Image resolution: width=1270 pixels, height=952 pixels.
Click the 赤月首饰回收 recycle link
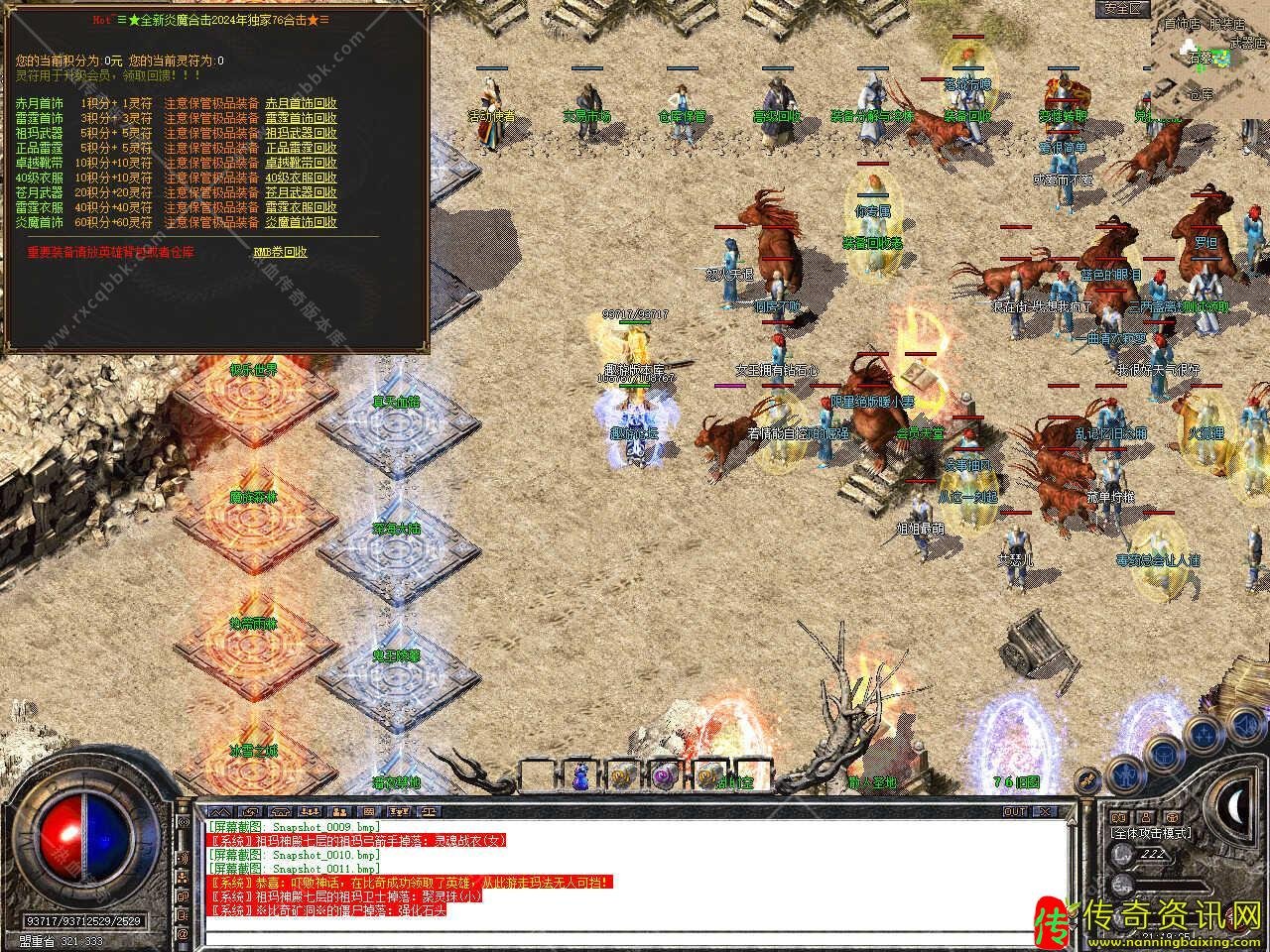[301, 103]
